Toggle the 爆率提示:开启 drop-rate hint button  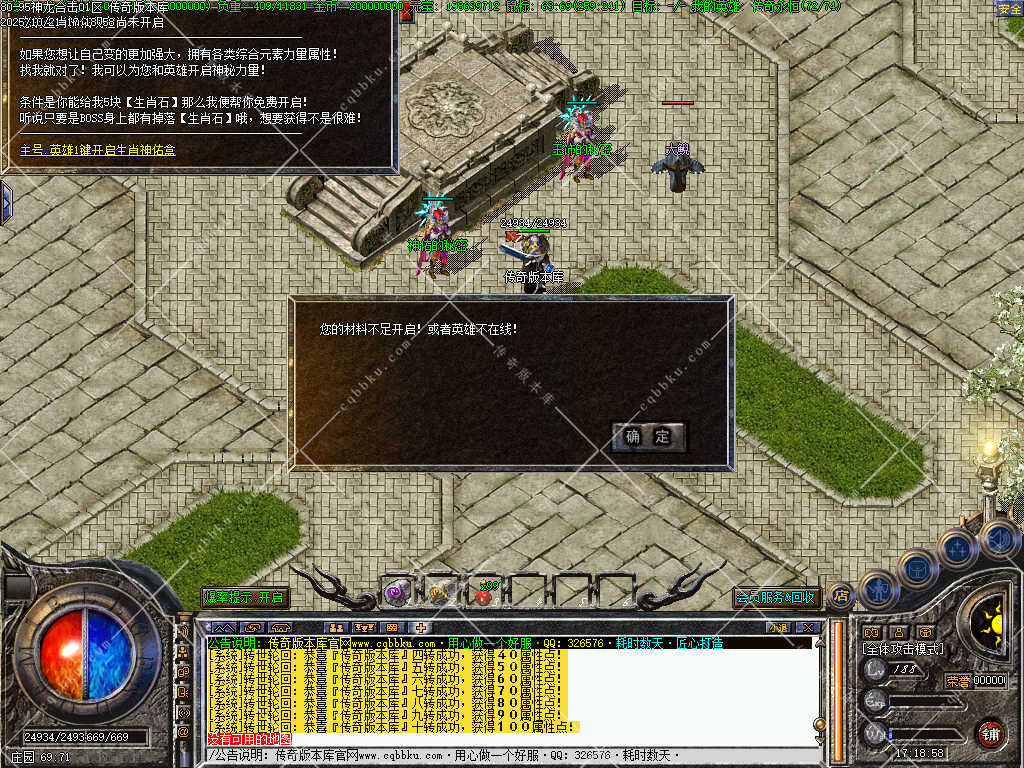[245, 597]
